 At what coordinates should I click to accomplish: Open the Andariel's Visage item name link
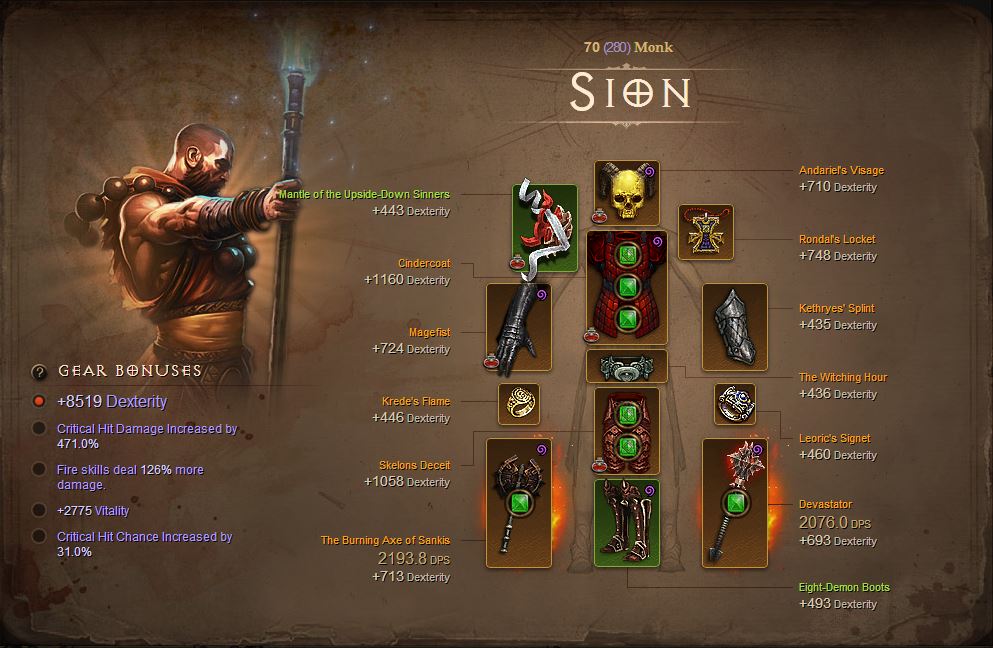pyautogui.click(x=841, y=170)
